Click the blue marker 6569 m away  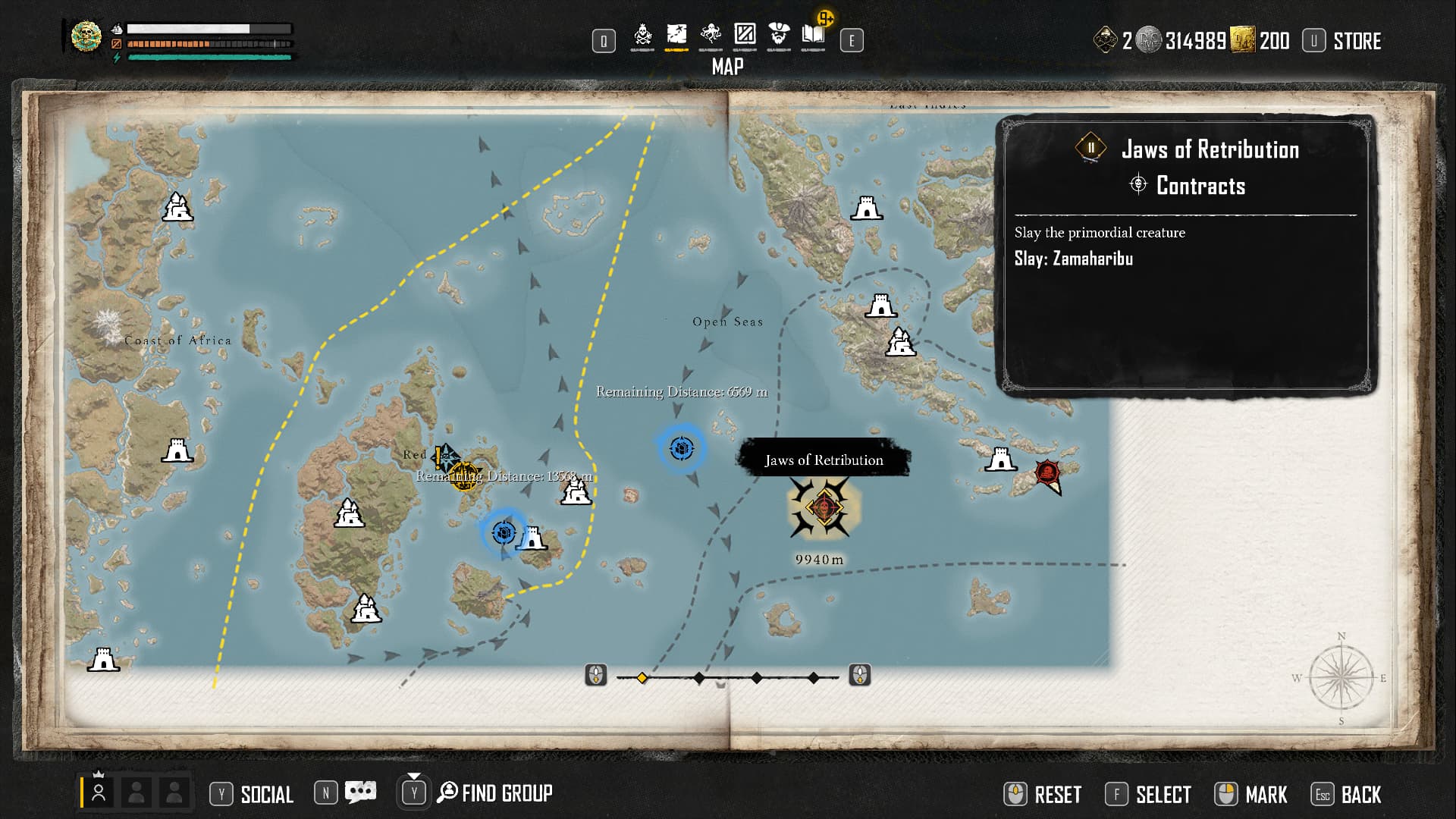click(681, 449)
